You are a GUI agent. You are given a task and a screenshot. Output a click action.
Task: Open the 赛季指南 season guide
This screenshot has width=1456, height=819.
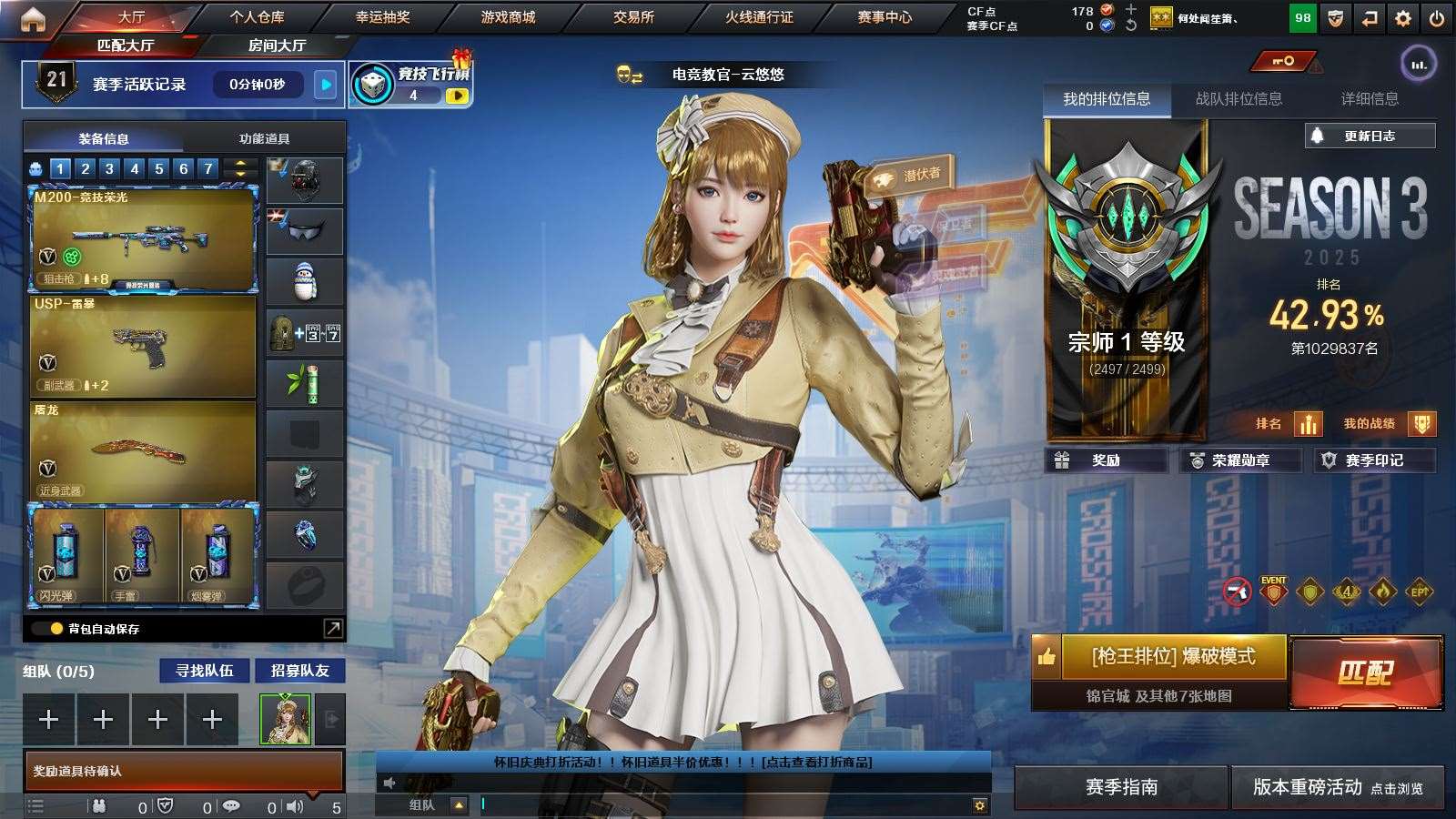point(1121,787)
